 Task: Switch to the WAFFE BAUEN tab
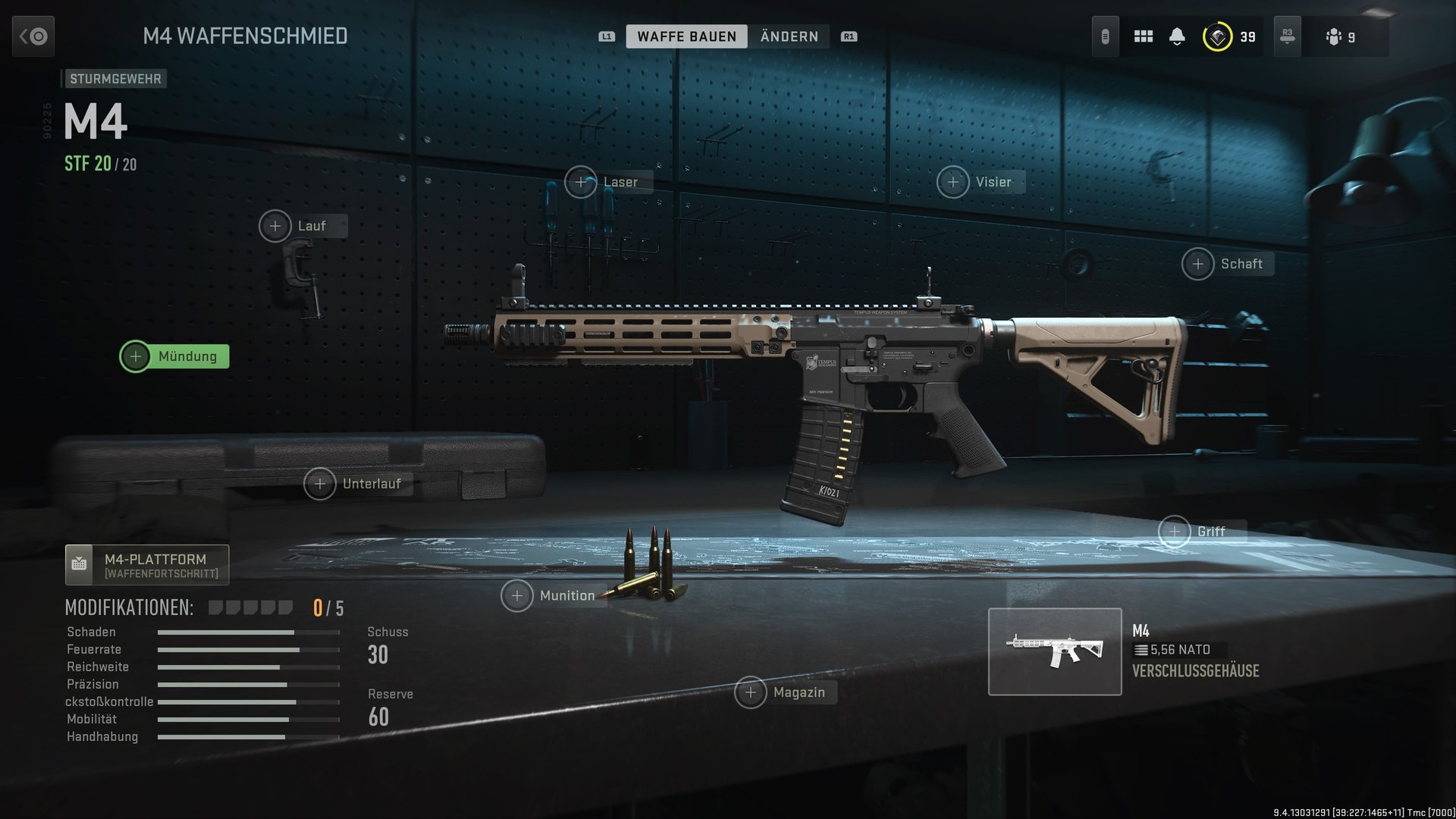687,36
